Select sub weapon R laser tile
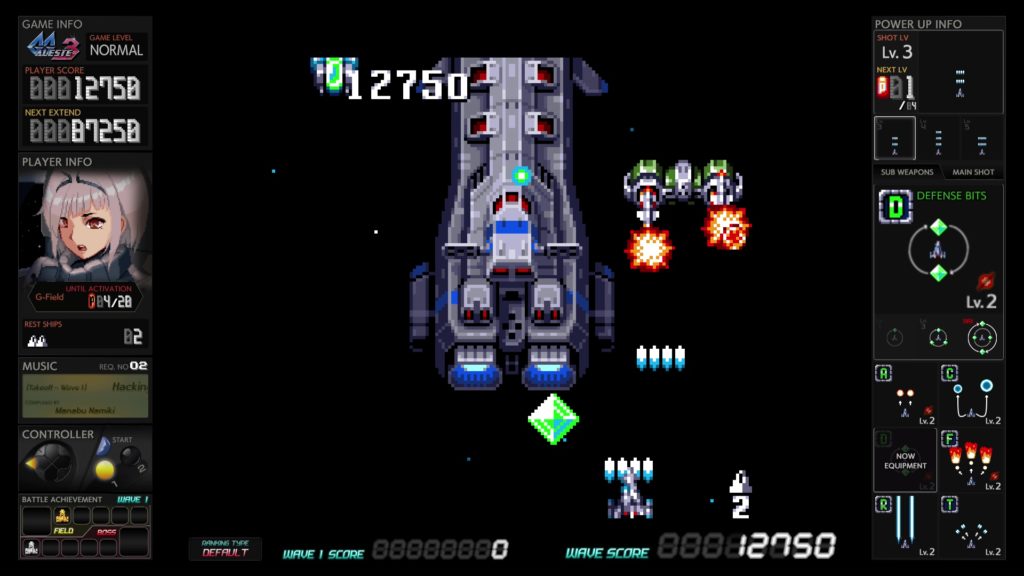 click(x=905, y=526)
